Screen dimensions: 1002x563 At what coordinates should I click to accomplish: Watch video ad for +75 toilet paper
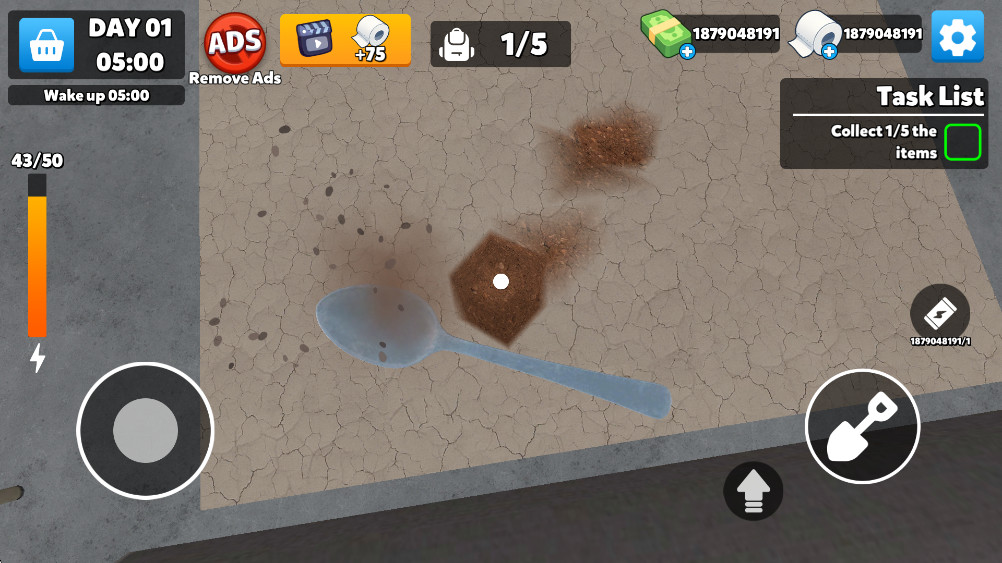click(345, 40)
